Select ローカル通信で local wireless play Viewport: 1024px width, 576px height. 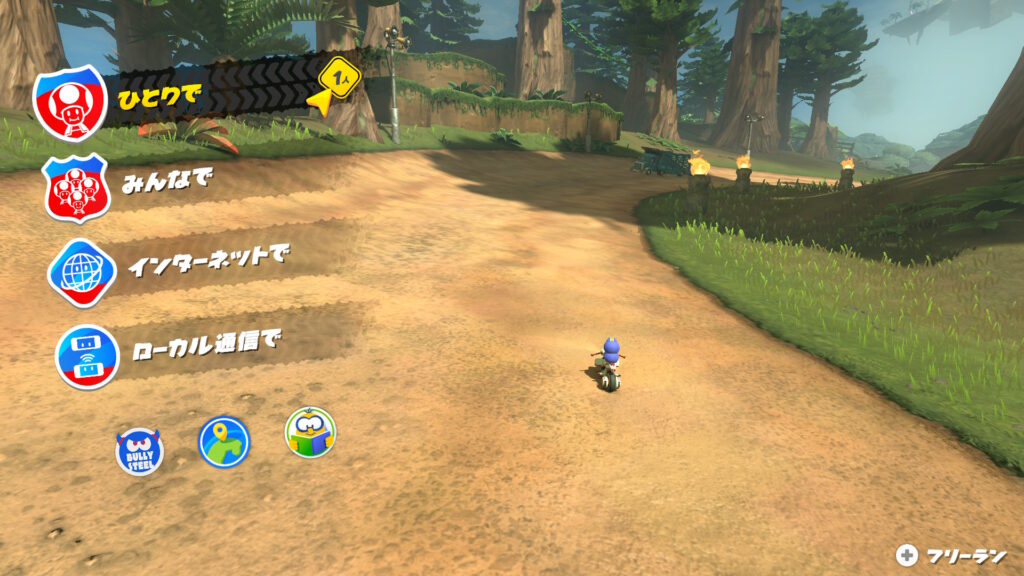[180, 348]
